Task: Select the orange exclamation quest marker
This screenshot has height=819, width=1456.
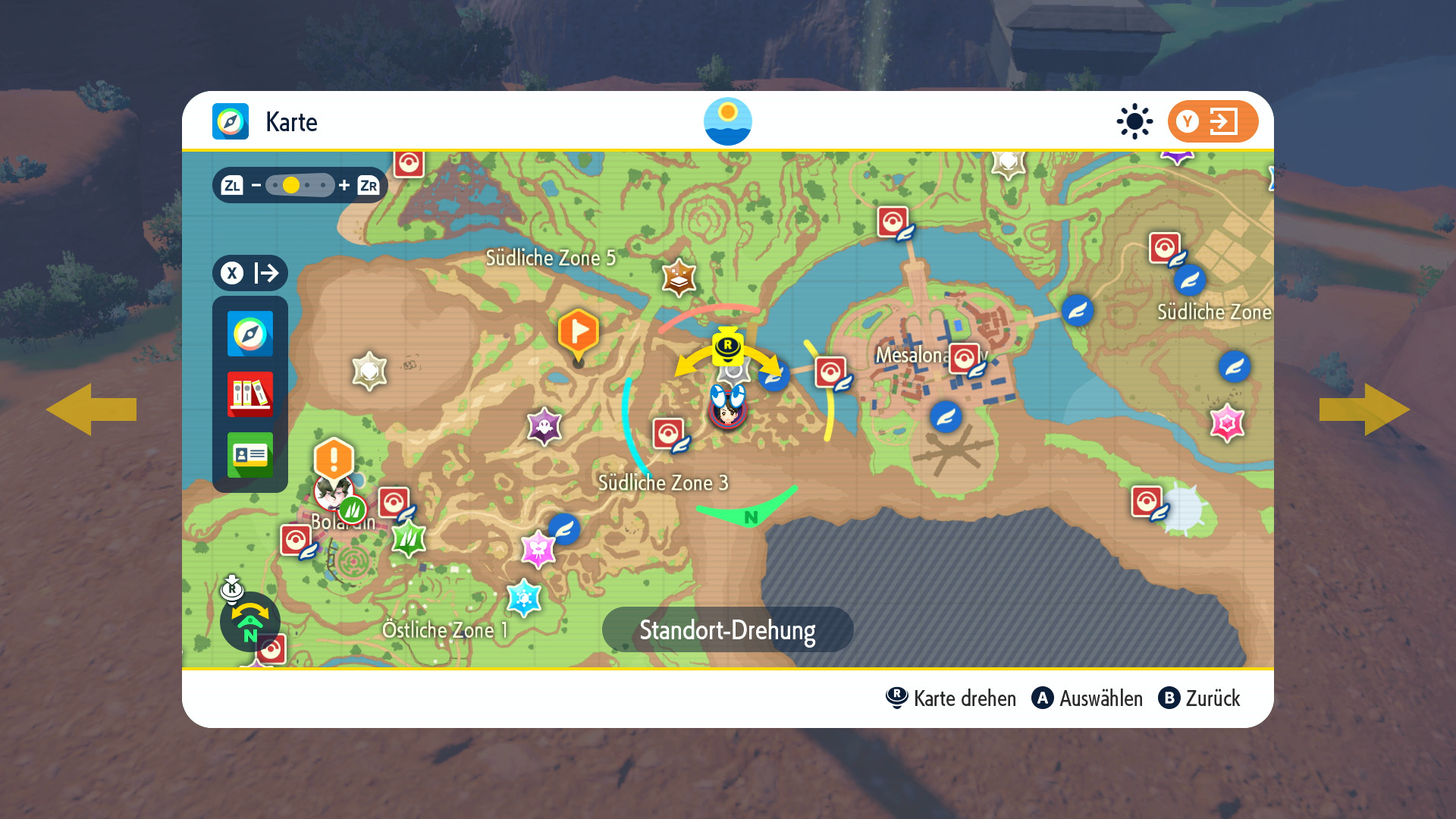Action: click(x=334, y=459)
